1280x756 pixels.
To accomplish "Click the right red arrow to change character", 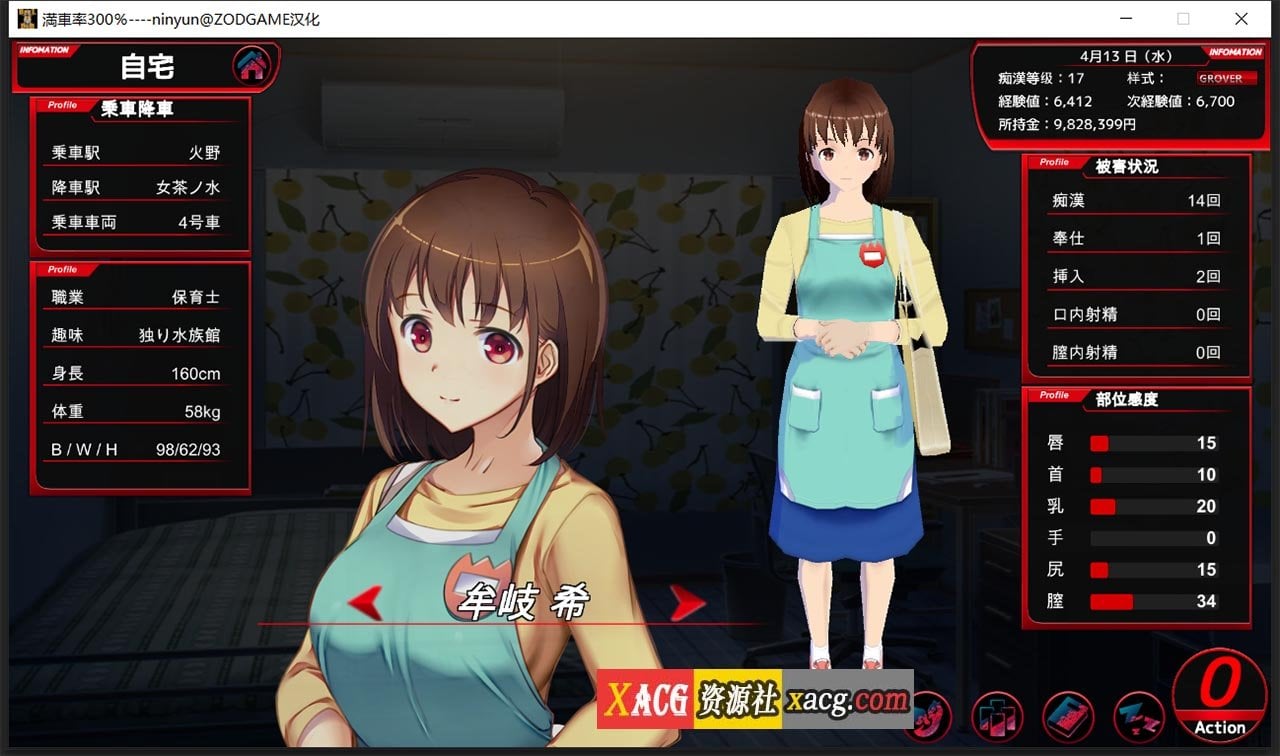I will pos(688,601).
